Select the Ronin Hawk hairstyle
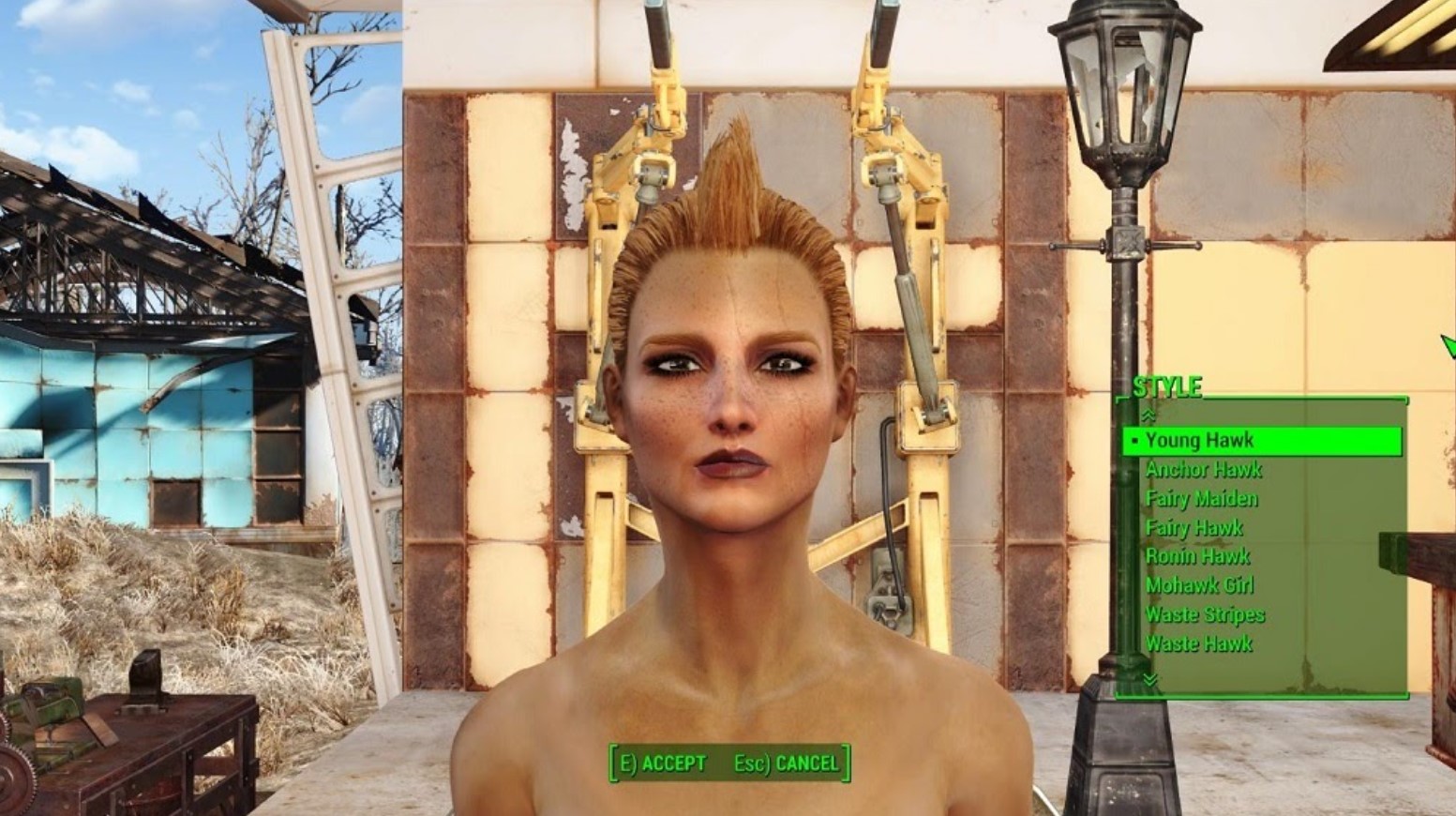The width and height of the screenshot is (1456, 816). click(1198, 556)
